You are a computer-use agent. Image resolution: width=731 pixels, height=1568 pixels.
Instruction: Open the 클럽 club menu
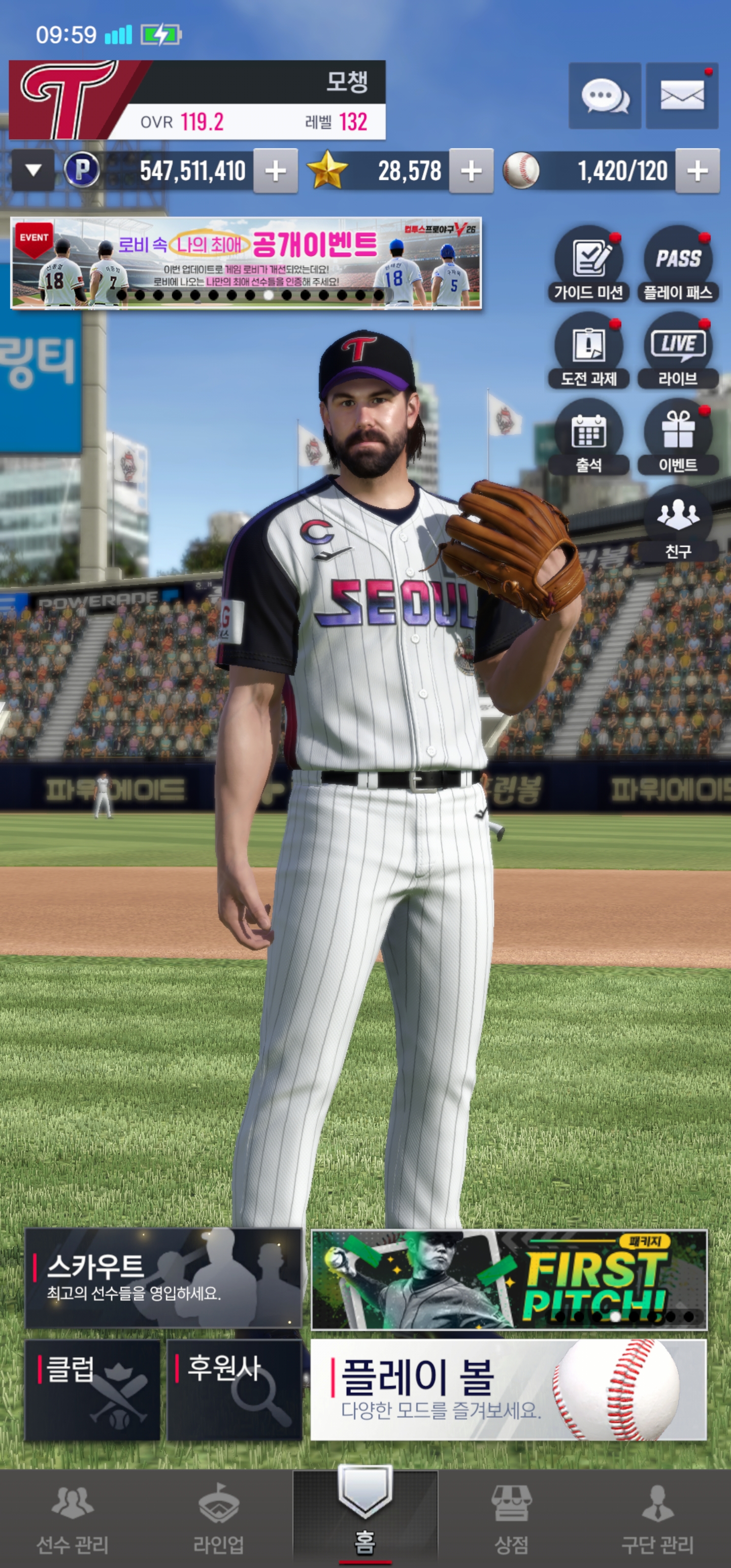pyautogui.click(x=92, y=1390)
